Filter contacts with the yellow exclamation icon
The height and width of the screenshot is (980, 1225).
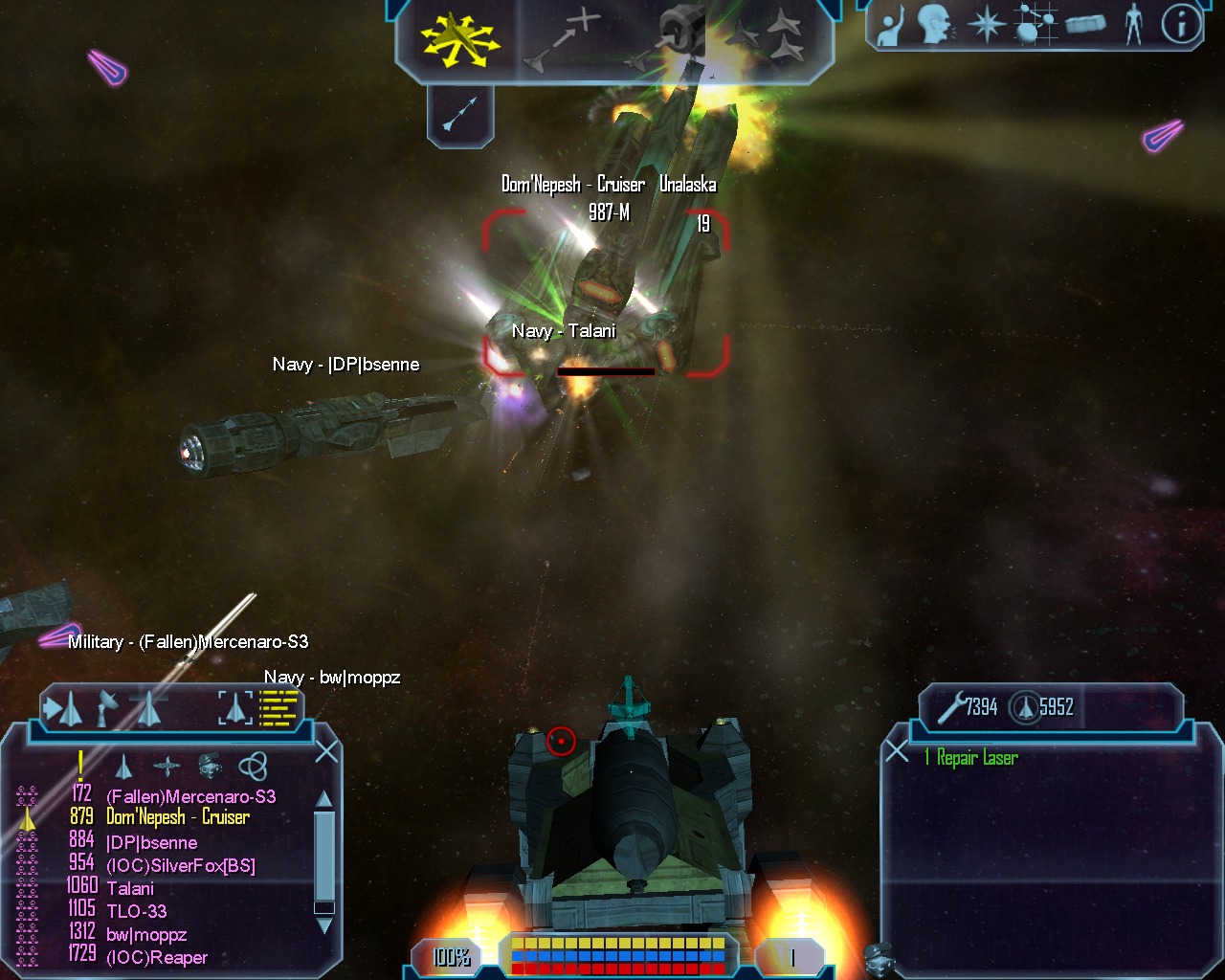[80, 765]
